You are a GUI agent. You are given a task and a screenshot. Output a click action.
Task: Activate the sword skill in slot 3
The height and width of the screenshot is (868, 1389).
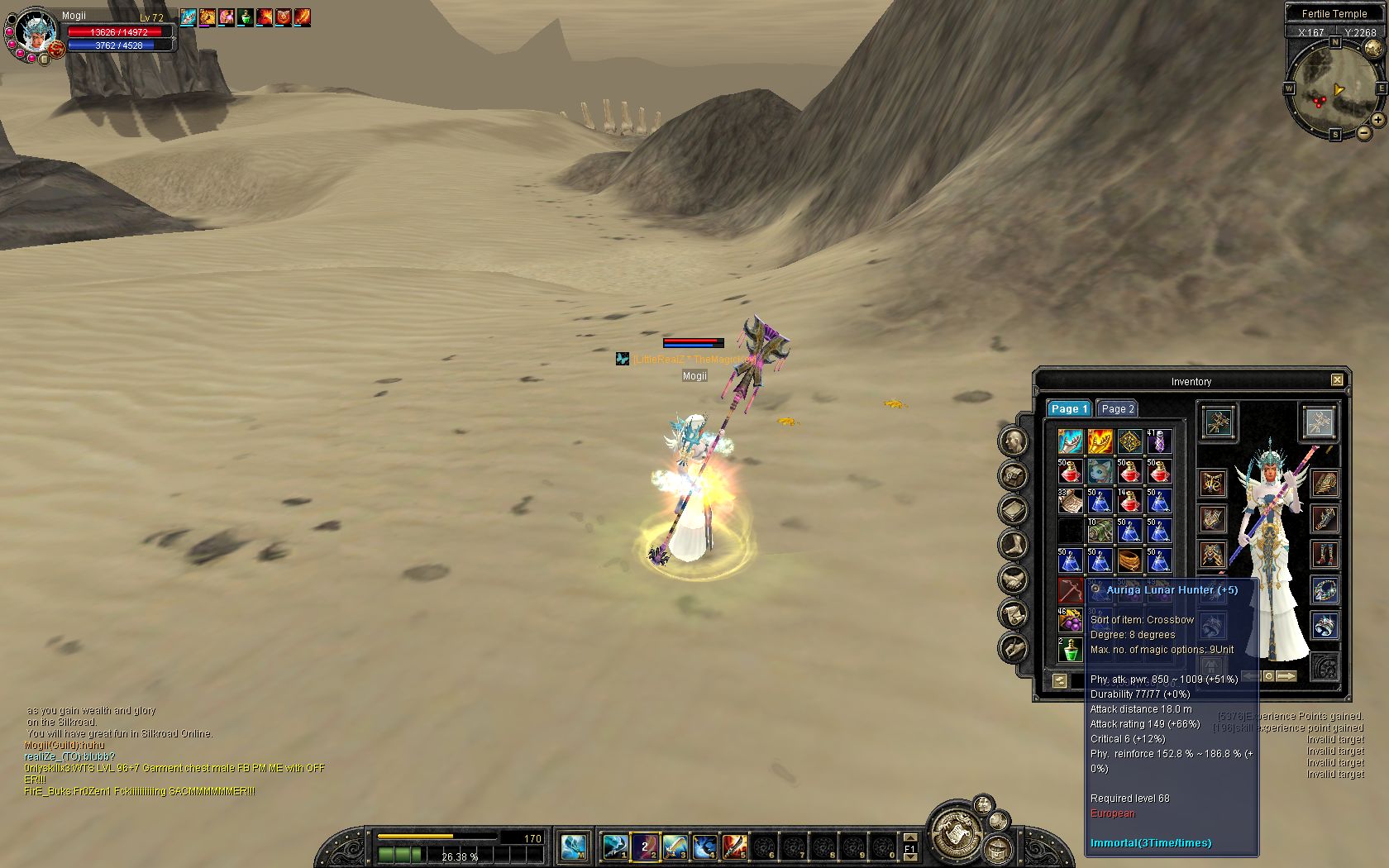point(675,846)
